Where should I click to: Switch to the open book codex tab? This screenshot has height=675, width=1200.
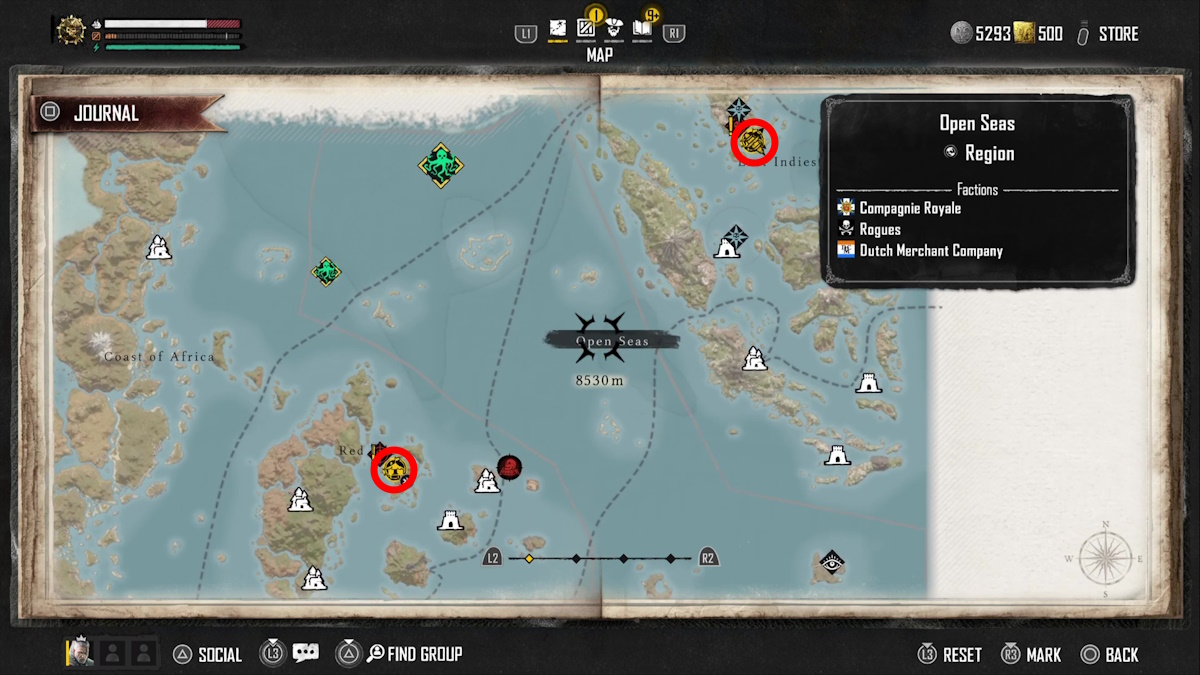coord(643,30)
